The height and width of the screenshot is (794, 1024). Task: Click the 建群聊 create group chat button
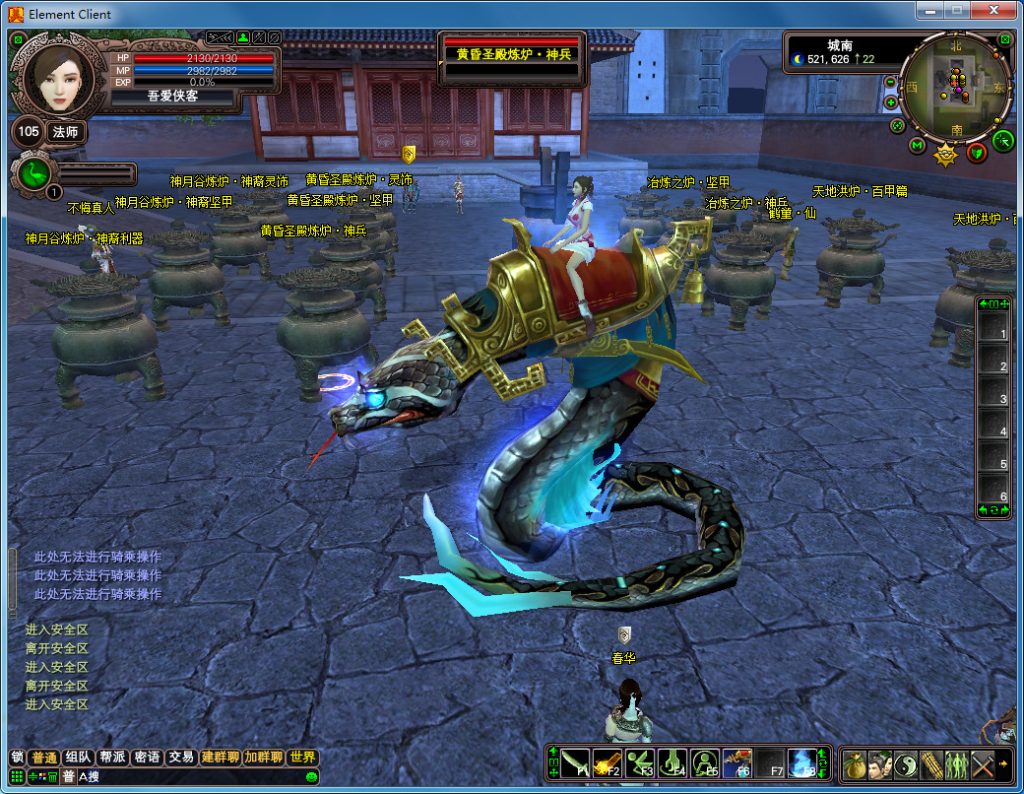220,757
